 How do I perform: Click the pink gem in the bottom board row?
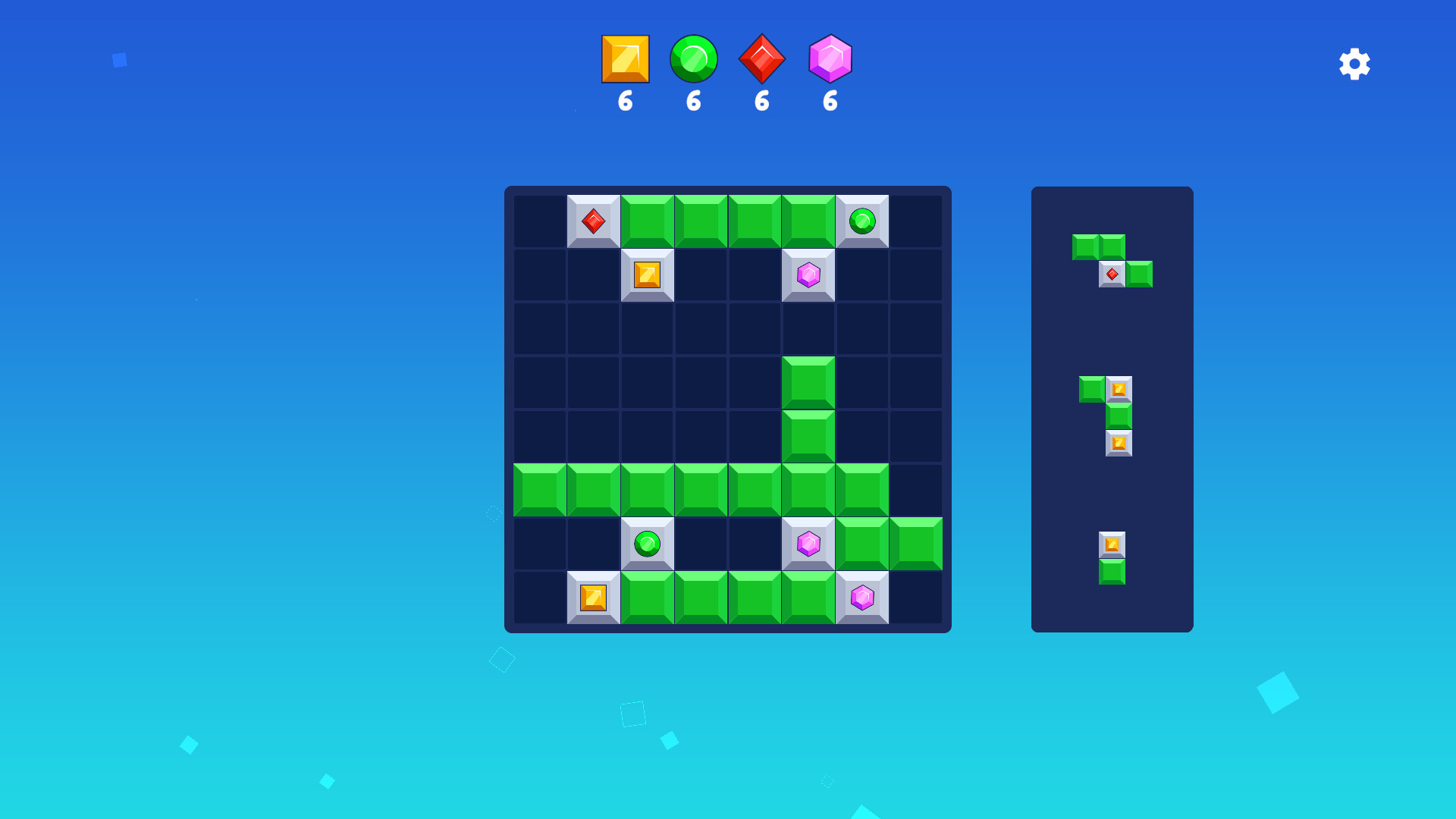pyautogui.click(x=863, y=598)
